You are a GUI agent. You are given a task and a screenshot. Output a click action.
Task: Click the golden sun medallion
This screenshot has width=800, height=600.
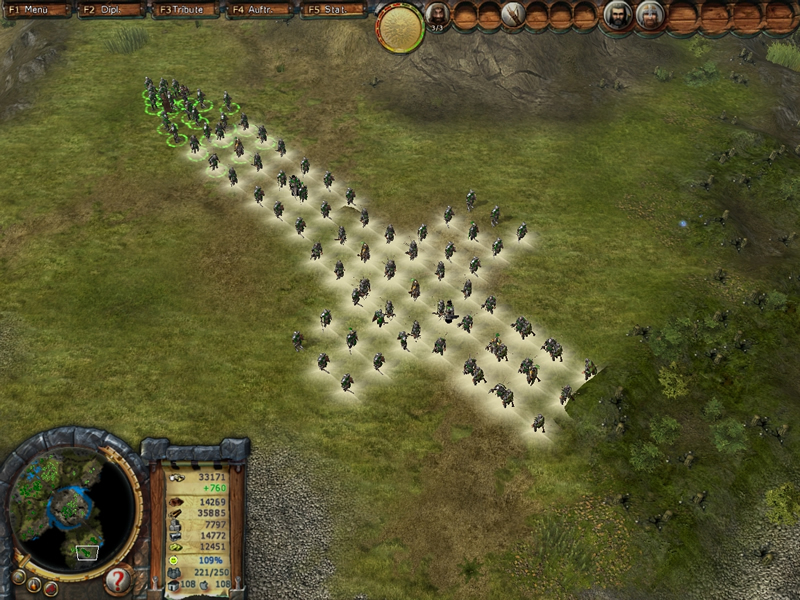click(400, 26)
